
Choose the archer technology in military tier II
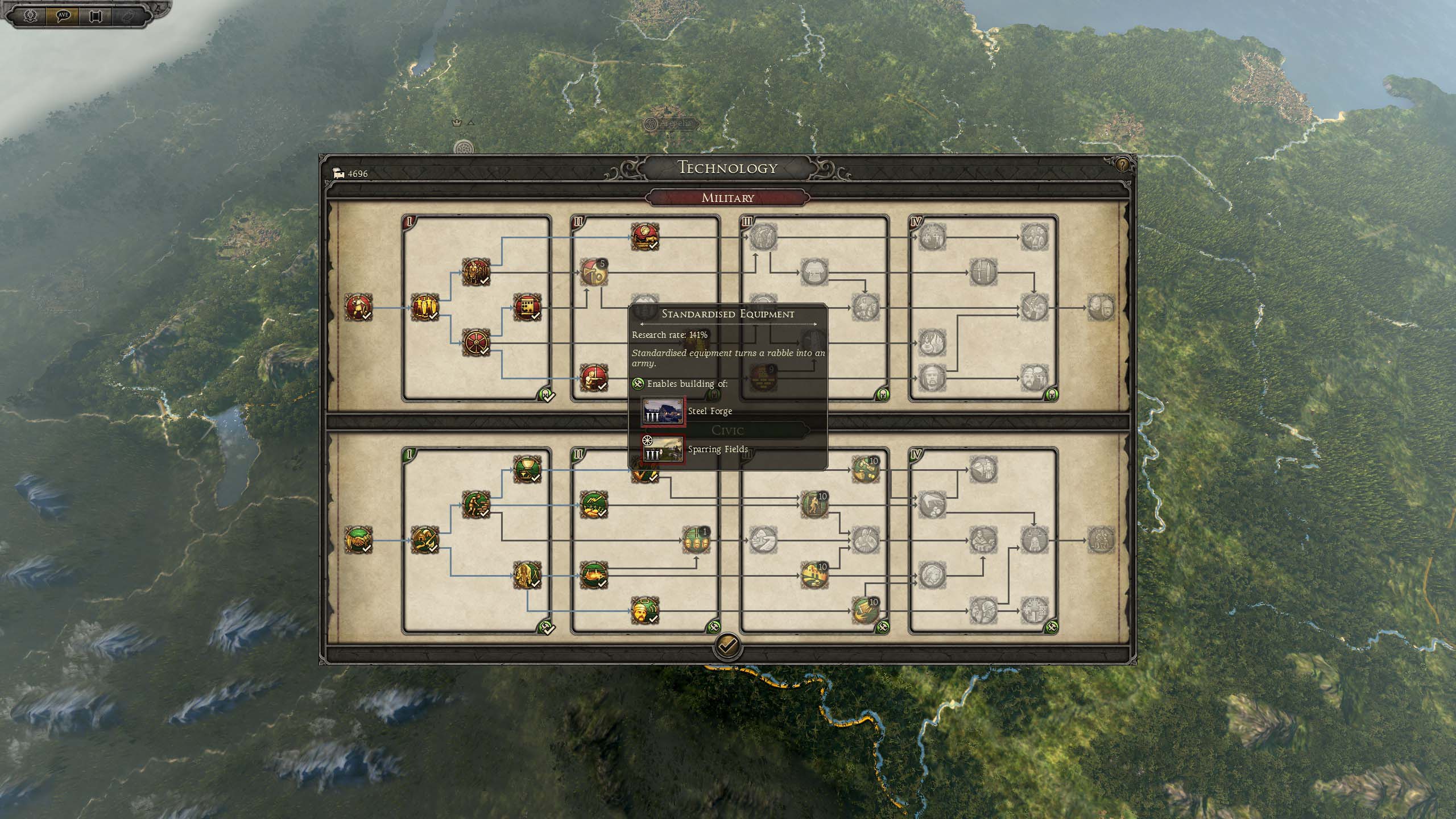point(593,378)
